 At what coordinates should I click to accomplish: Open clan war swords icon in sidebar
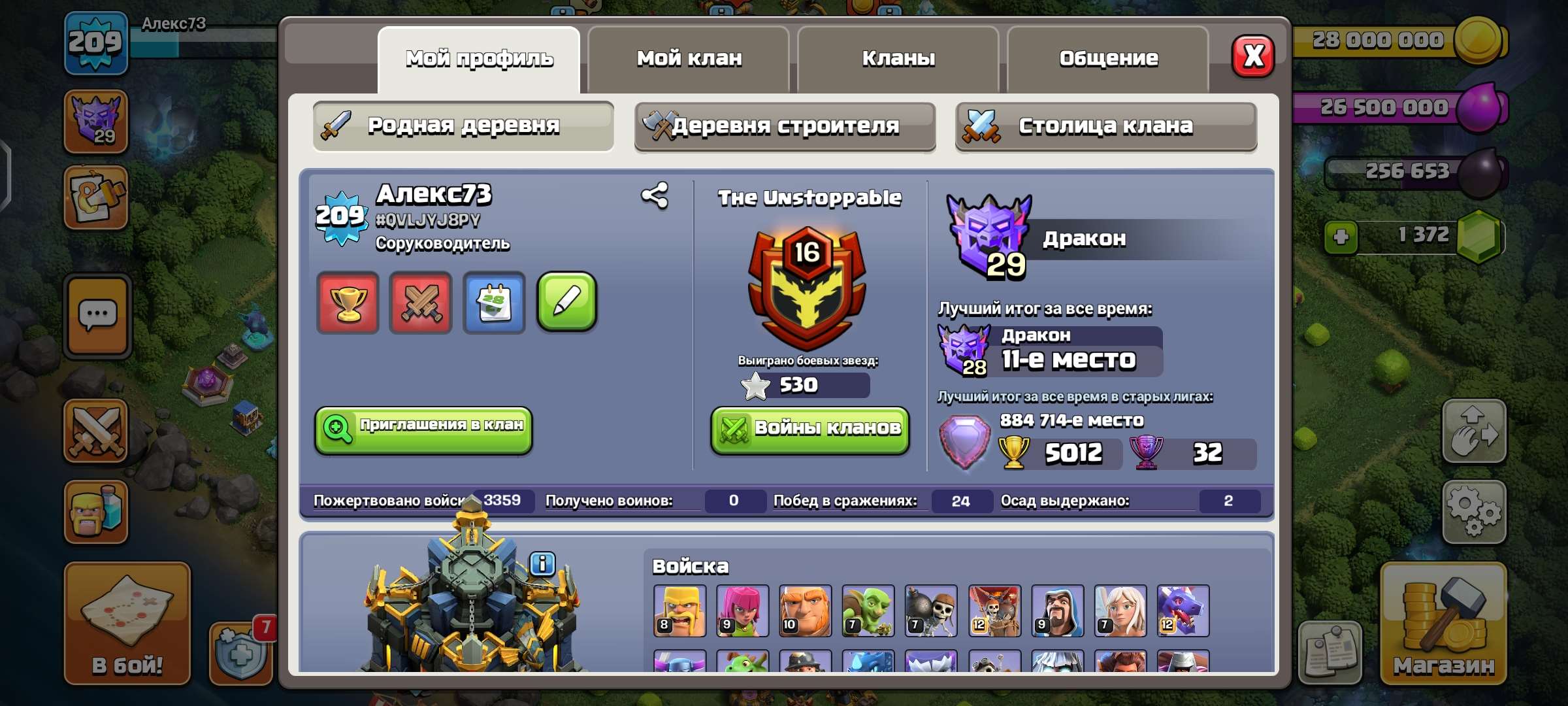[x=95, y=431]
